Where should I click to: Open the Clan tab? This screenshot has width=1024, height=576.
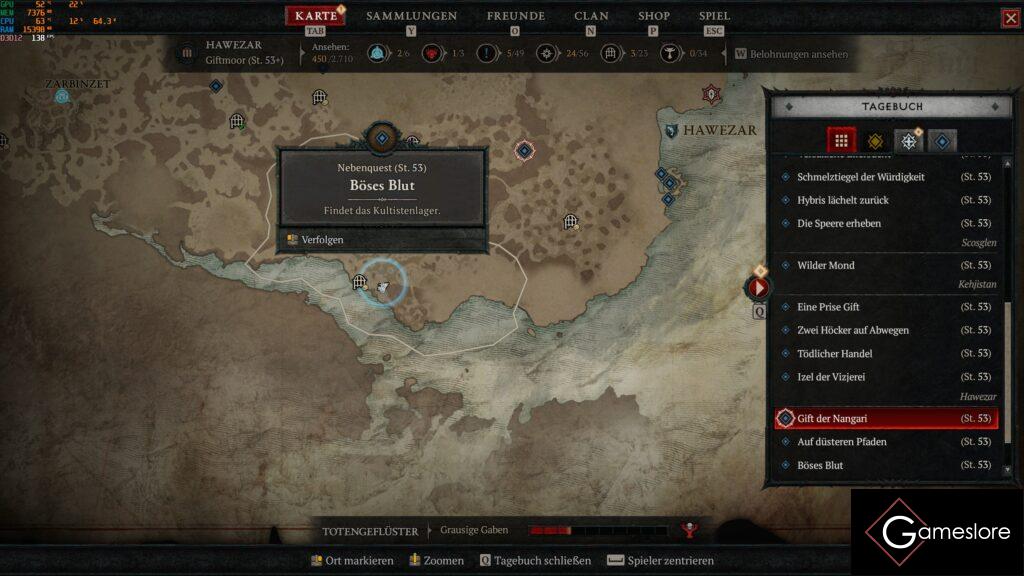pos(591,16)
